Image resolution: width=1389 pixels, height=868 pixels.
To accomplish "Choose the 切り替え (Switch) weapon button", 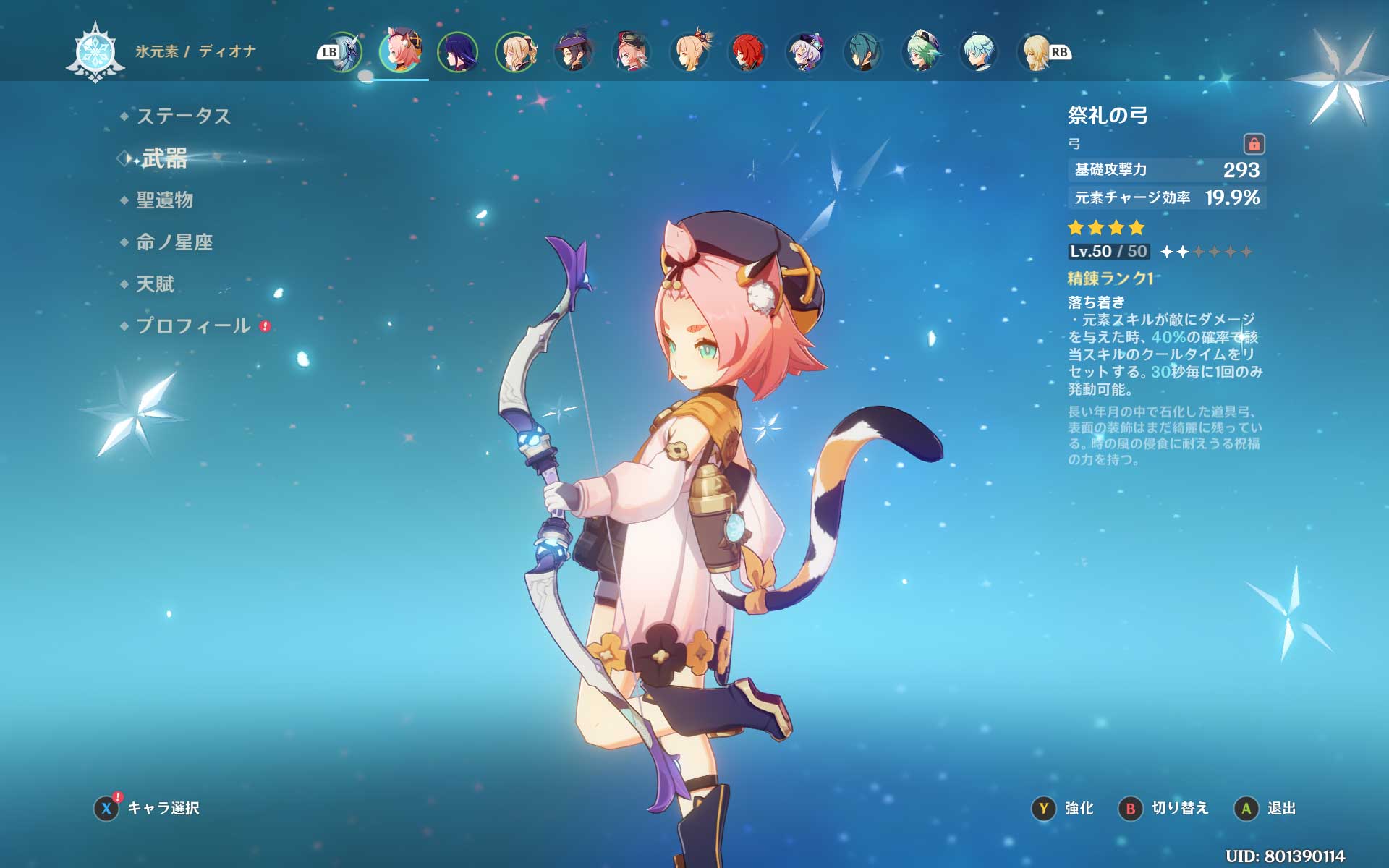I will click(x=1164, y=808).
